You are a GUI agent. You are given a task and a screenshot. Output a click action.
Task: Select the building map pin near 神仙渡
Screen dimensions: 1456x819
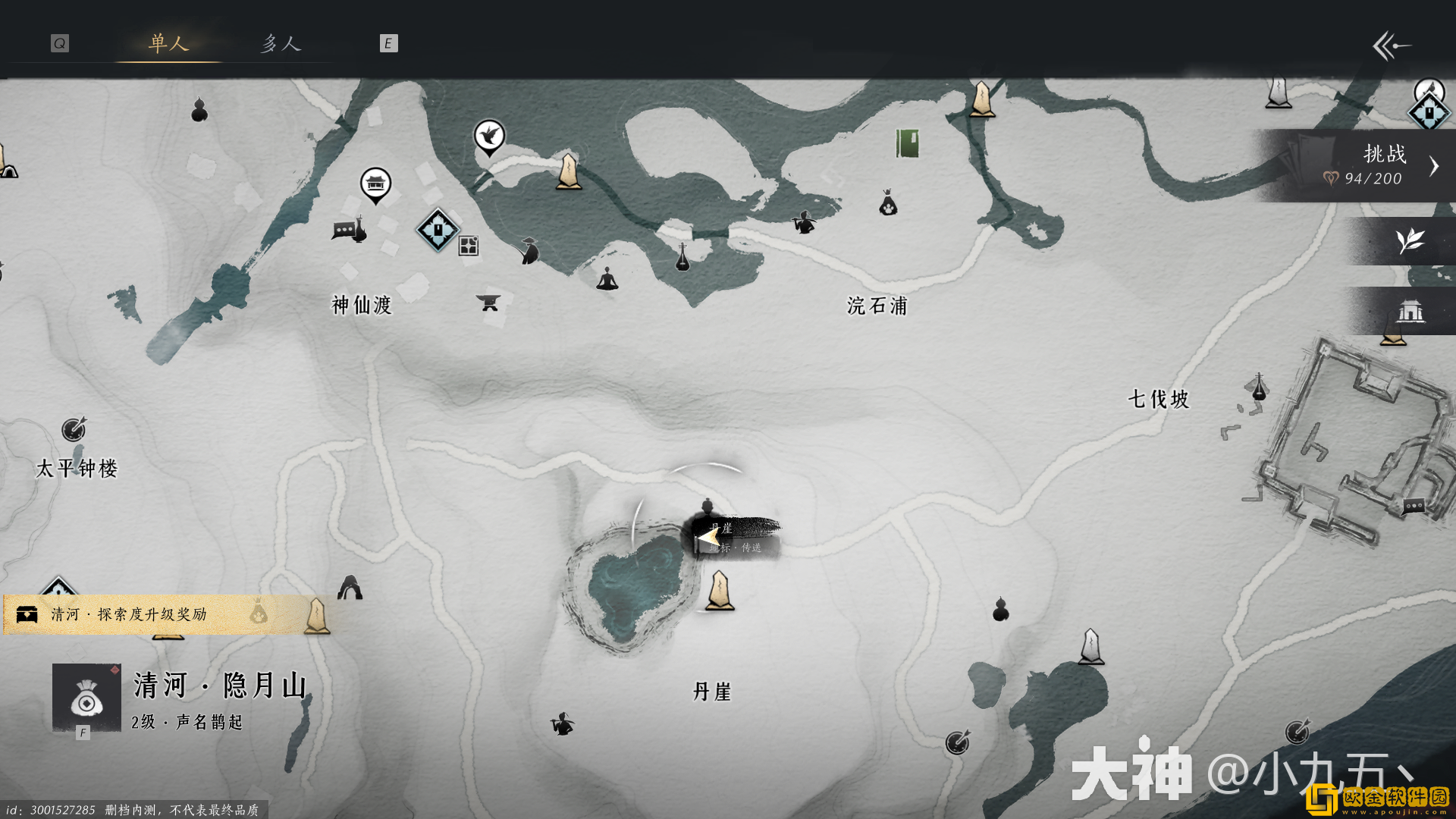tap(375, 184)
